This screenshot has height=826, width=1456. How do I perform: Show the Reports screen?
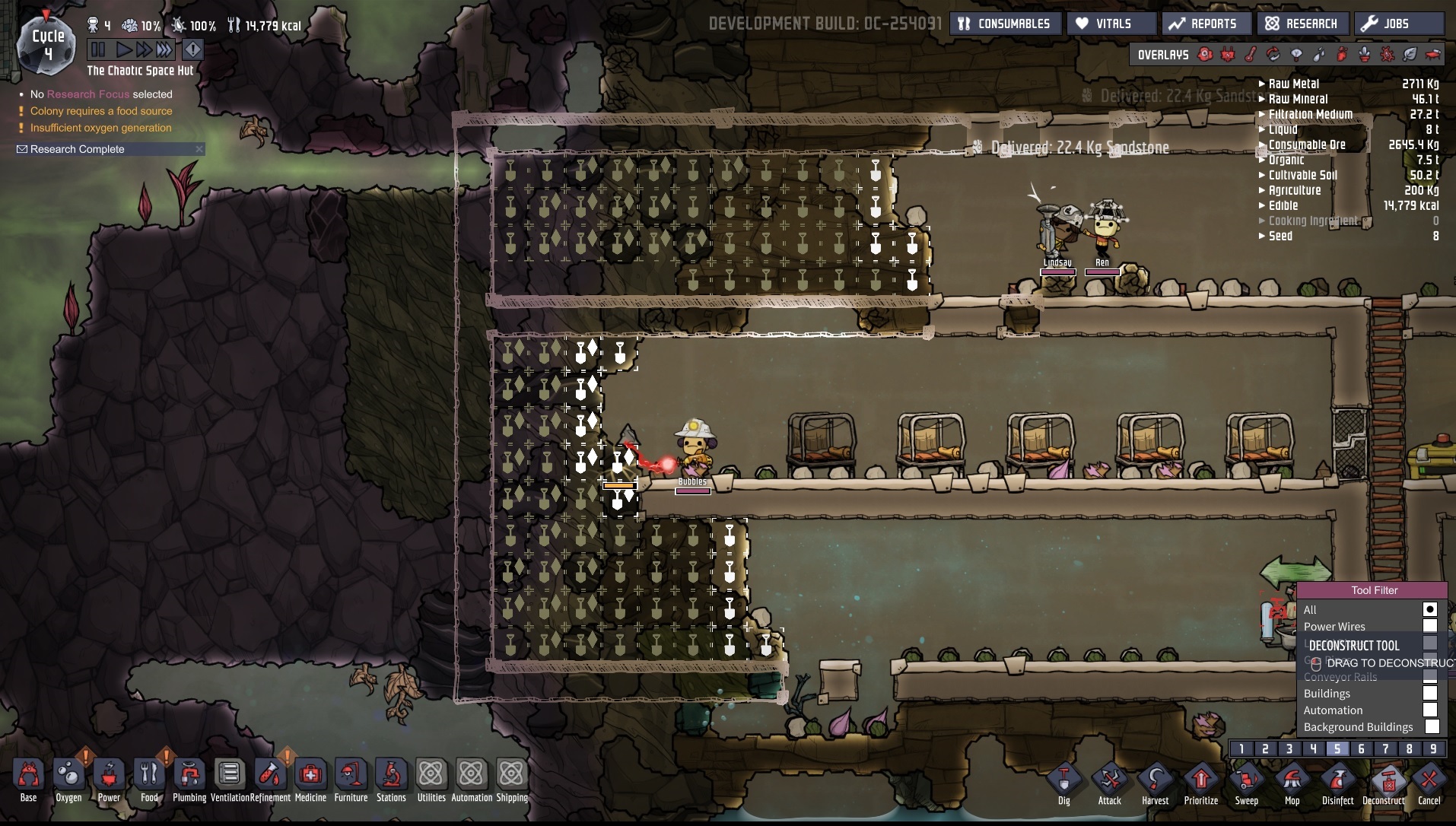pyautogui.click(x=1204, y=24)
